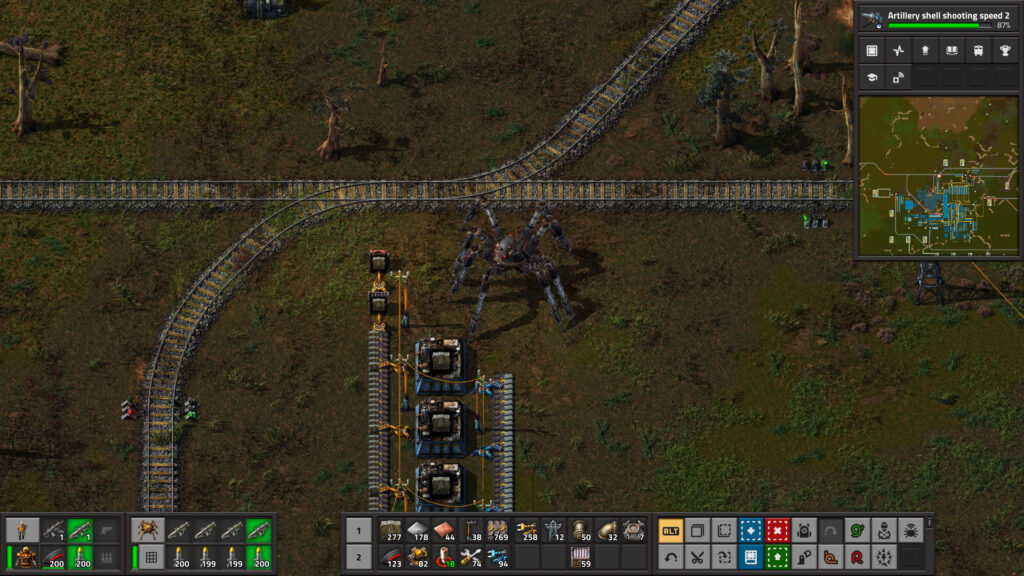The image size is (1024, 576).
Task: Switch to quickbar row 2
Action: pyautogui.click(x=358, y=557)
